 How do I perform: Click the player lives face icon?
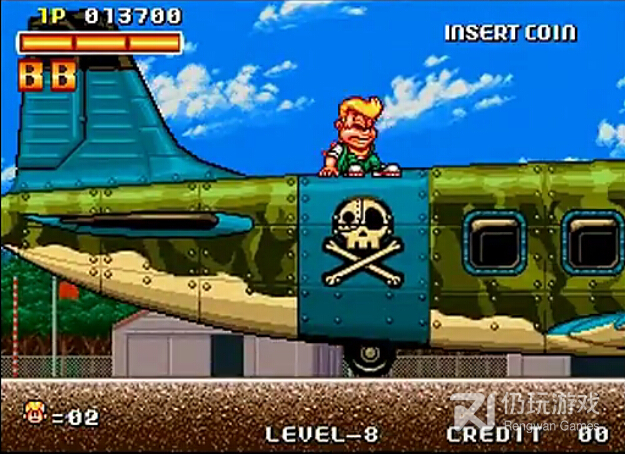coord(35,412)
